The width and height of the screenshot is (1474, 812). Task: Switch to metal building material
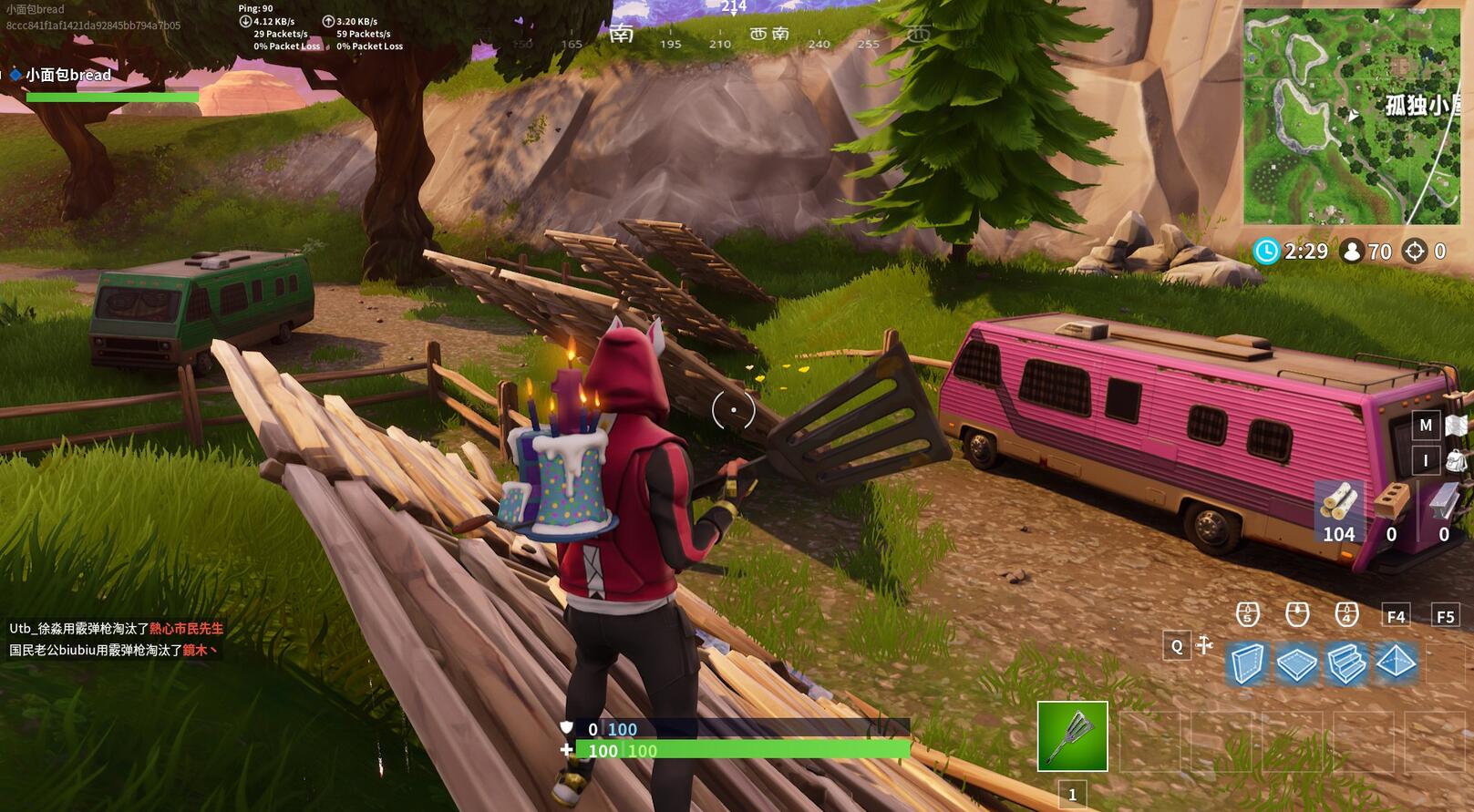coord(1444,512)
